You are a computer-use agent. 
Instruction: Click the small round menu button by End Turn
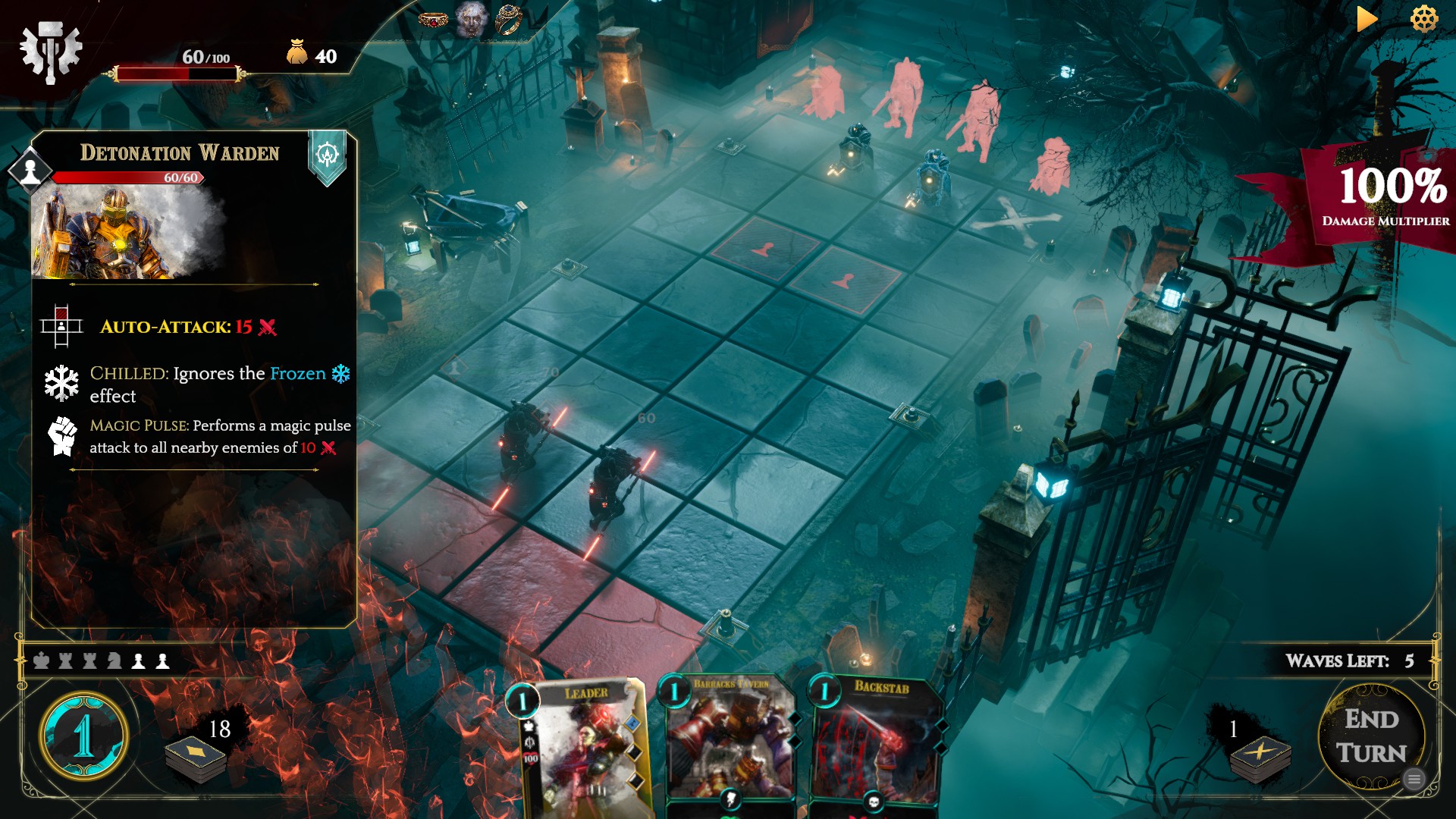coord(1414,779)
